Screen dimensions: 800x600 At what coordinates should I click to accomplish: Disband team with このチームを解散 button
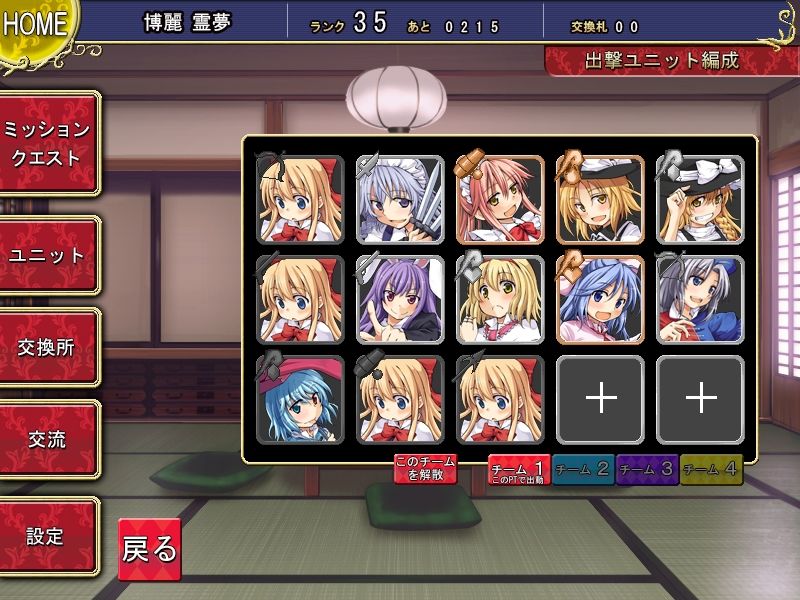[425, 468]
